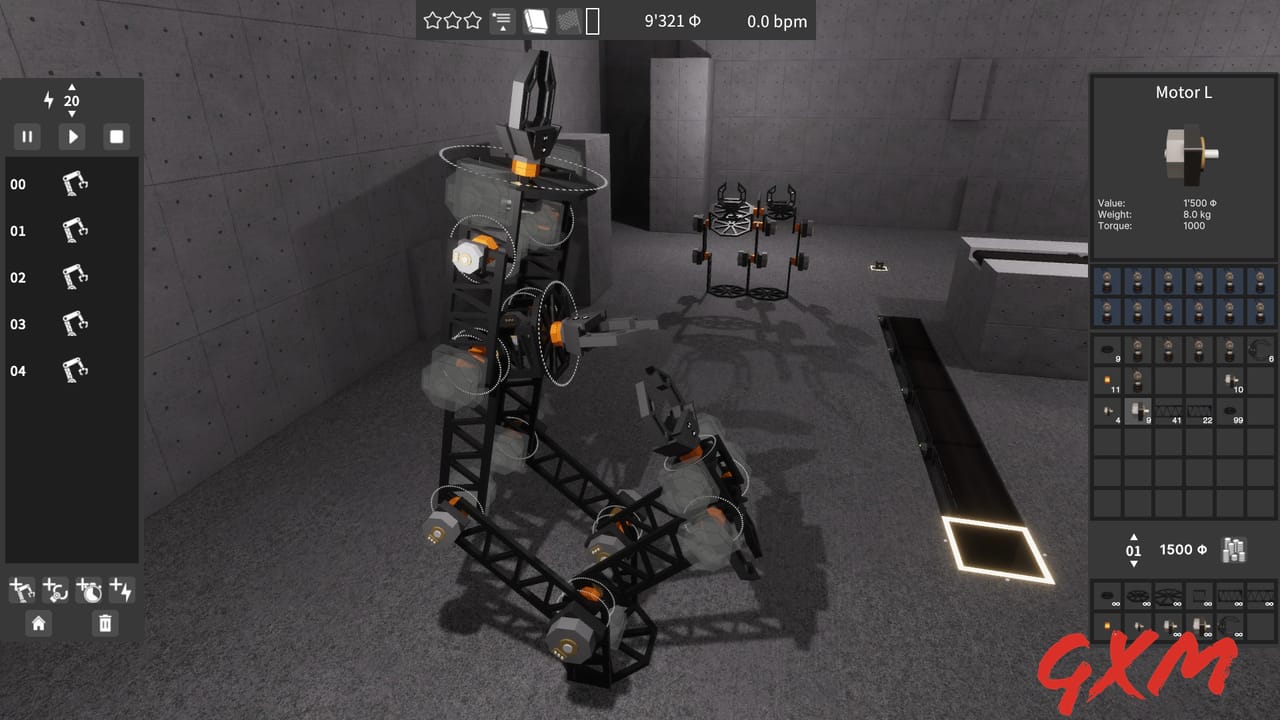Click the battery-stack purchase icon next to 1500 Φ
Image resolution: width=1280 pixels, height=720 pixels.
[x=1233, y=549]
